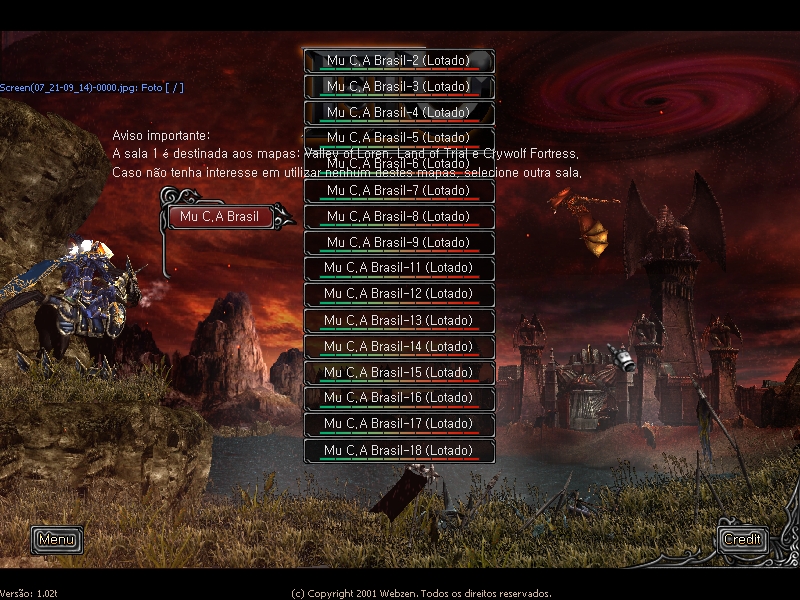The image size is (800, 600).
Task: Pick server Mu C.A Brasil-13
Action: 399,321
